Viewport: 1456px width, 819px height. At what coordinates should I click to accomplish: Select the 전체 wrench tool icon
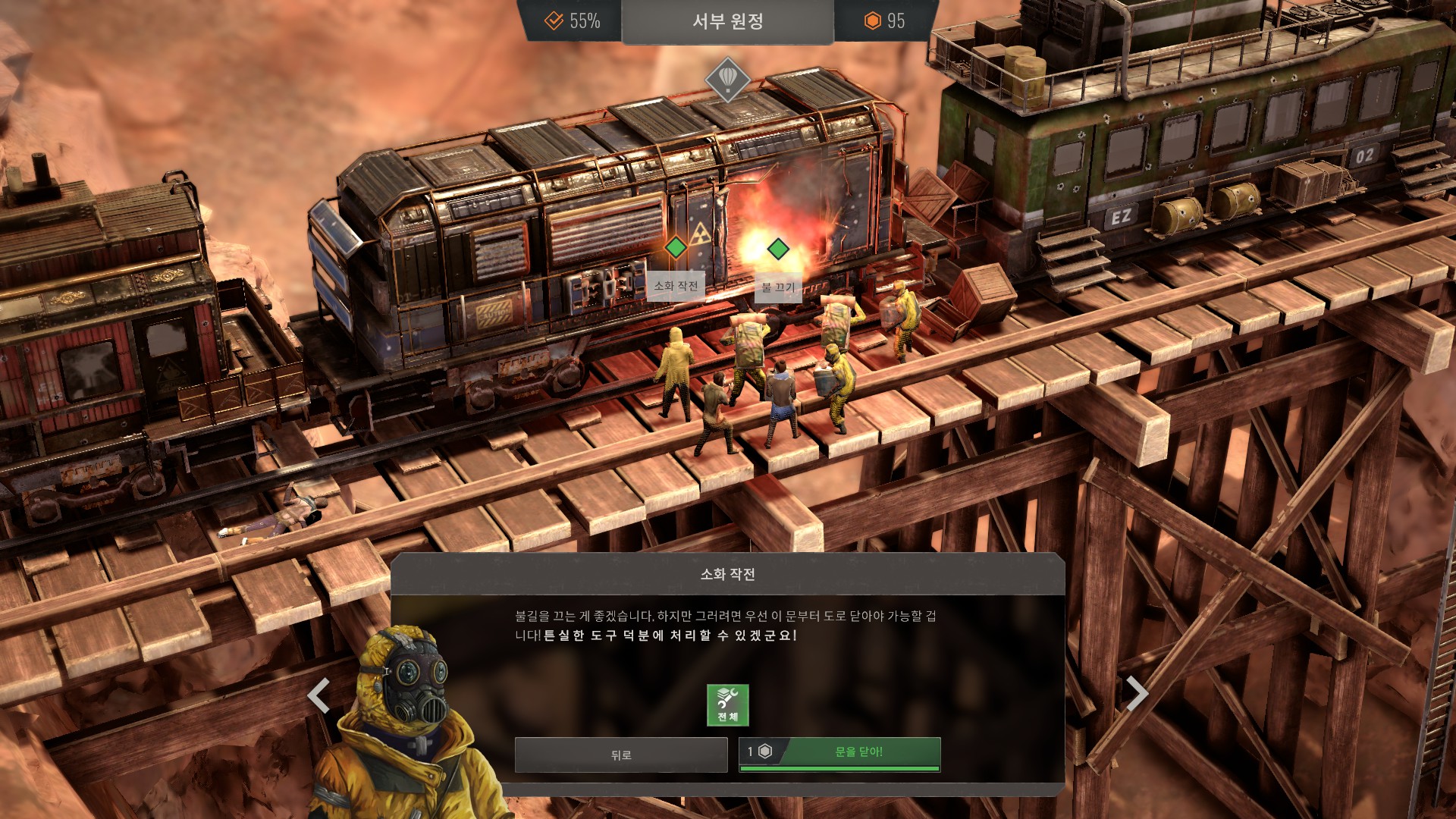coord(727,705)
